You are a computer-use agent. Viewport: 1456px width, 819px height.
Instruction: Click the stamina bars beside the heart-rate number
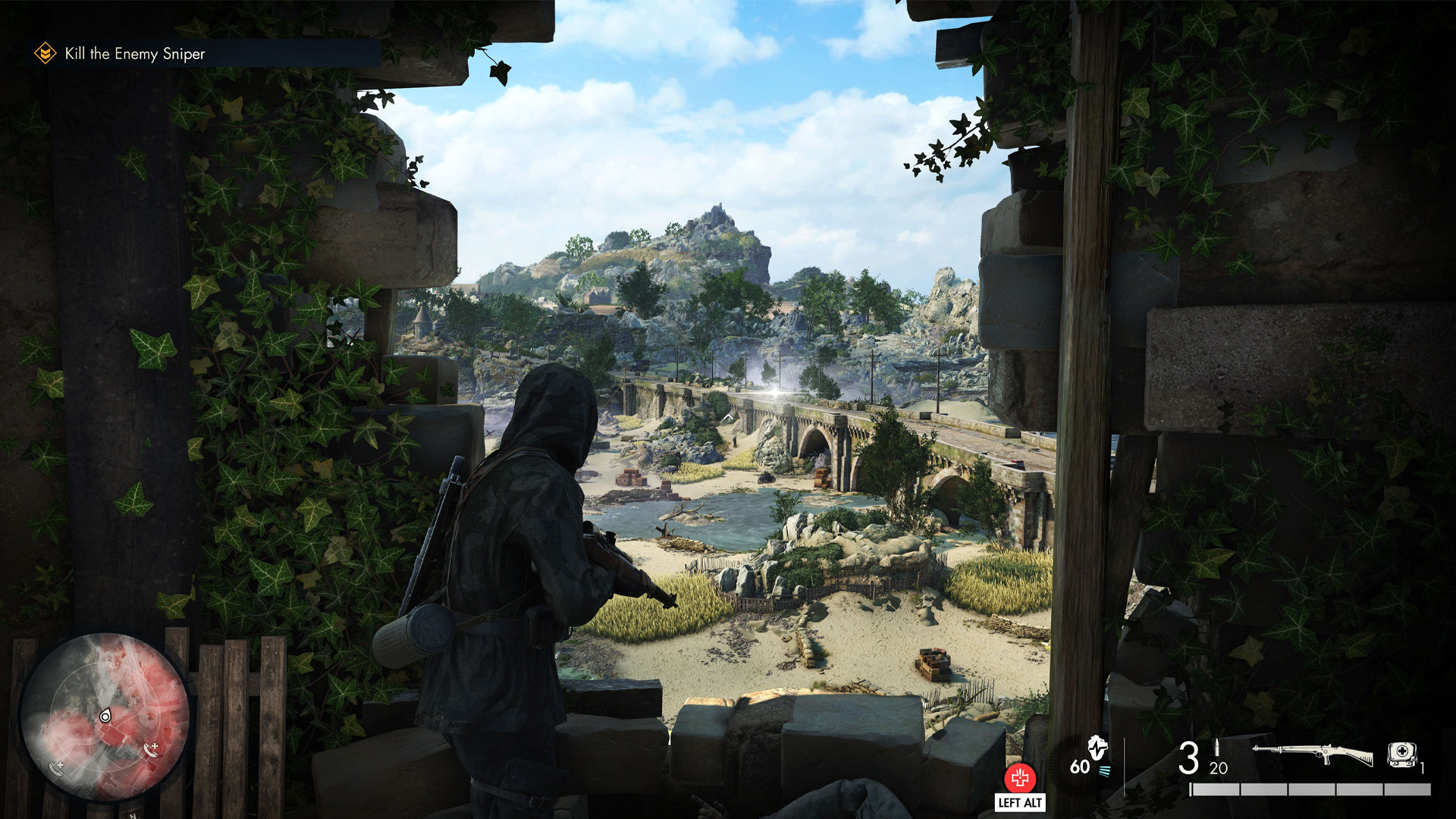[1105, 770]
